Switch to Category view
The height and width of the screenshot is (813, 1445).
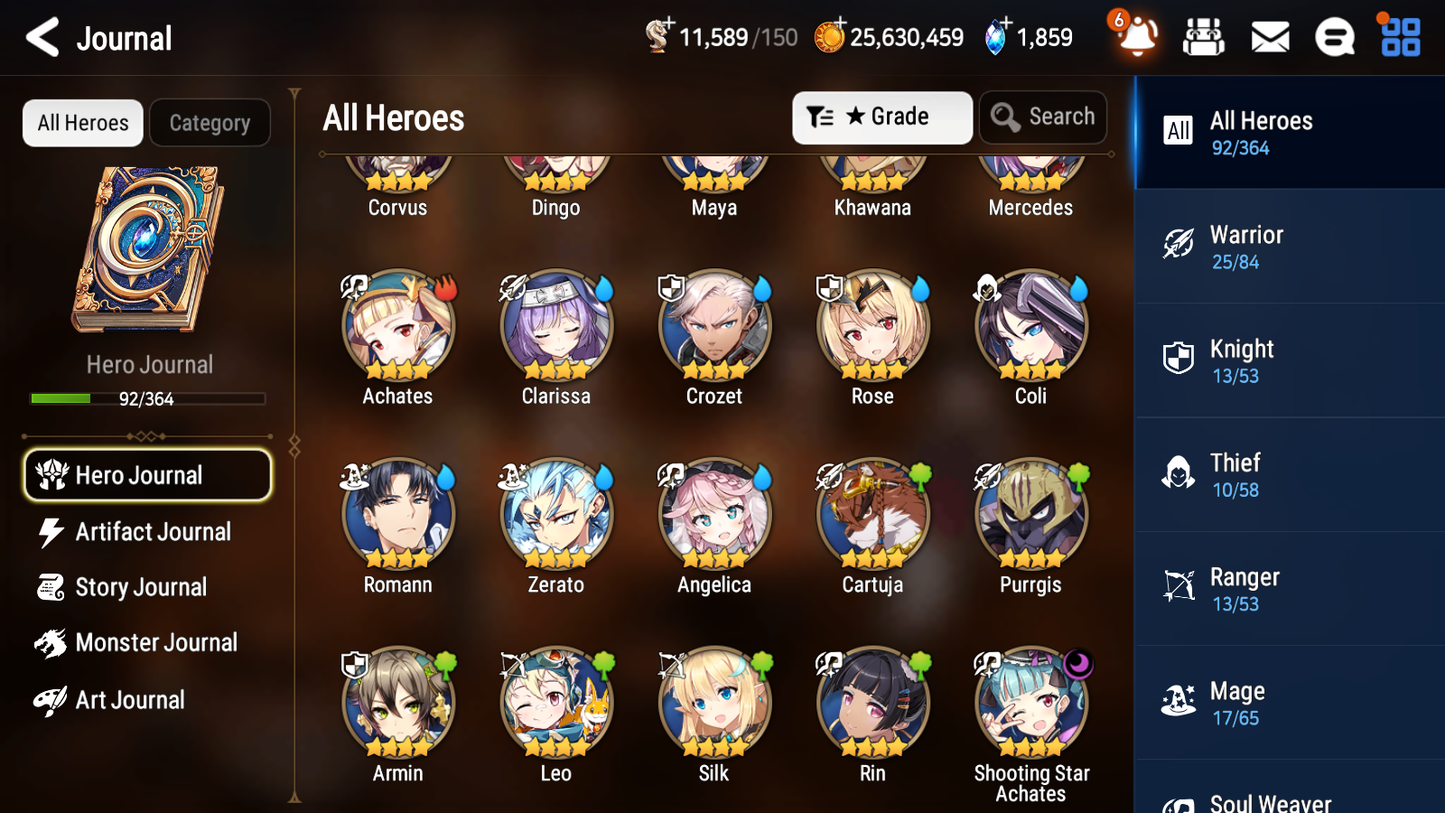[x=210, y=122]
